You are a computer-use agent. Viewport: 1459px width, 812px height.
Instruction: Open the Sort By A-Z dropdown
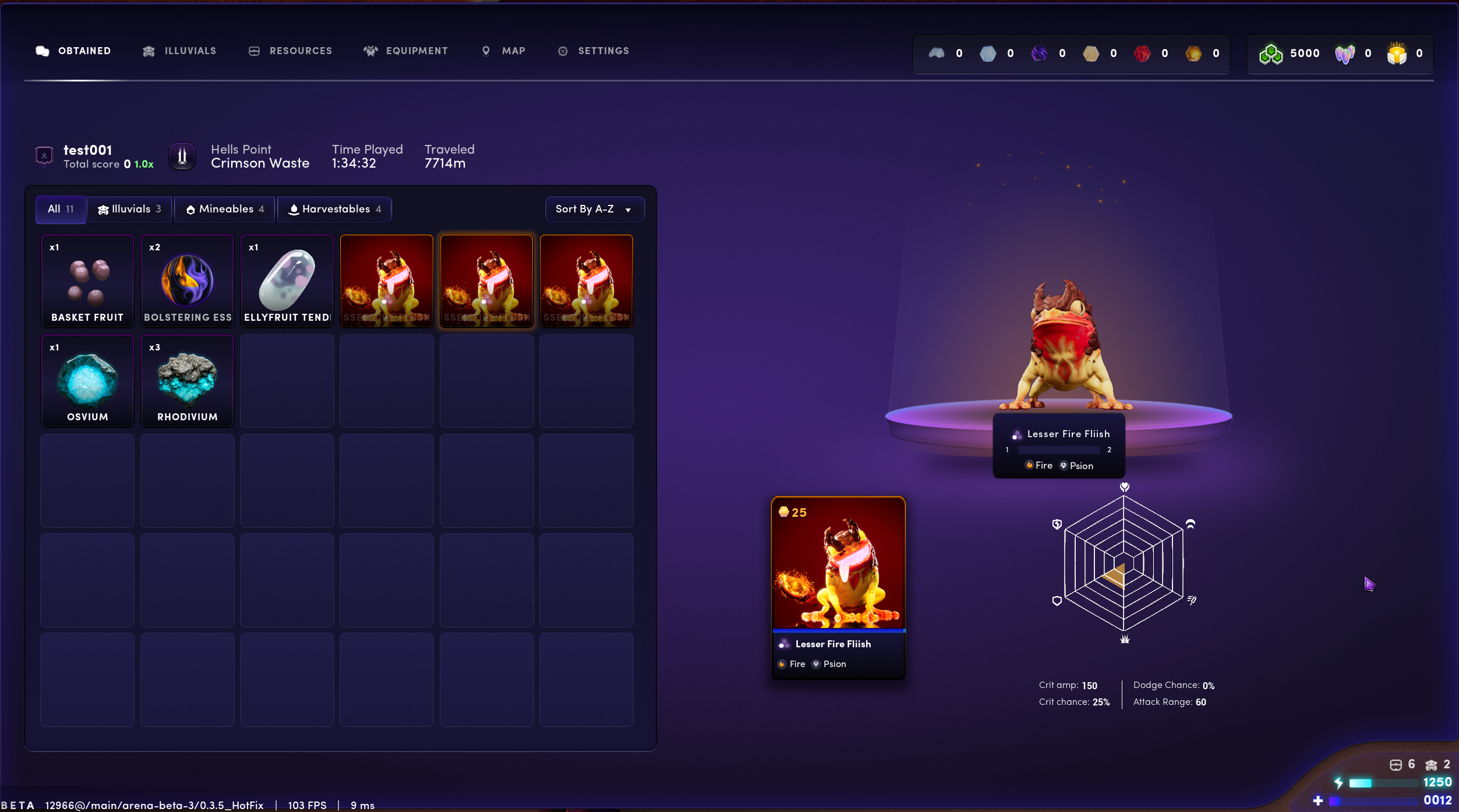pos(594,210)
